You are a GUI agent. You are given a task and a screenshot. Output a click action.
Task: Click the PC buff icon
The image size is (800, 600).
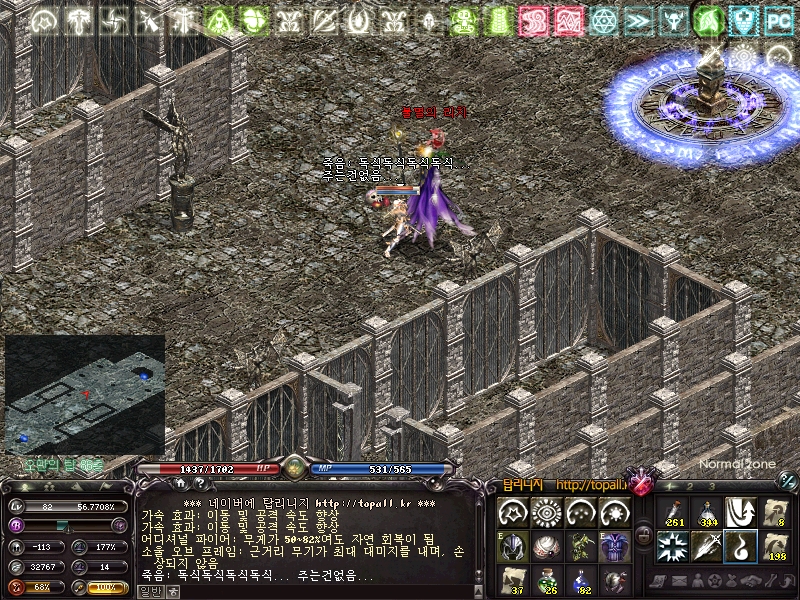tap(777, 18)
